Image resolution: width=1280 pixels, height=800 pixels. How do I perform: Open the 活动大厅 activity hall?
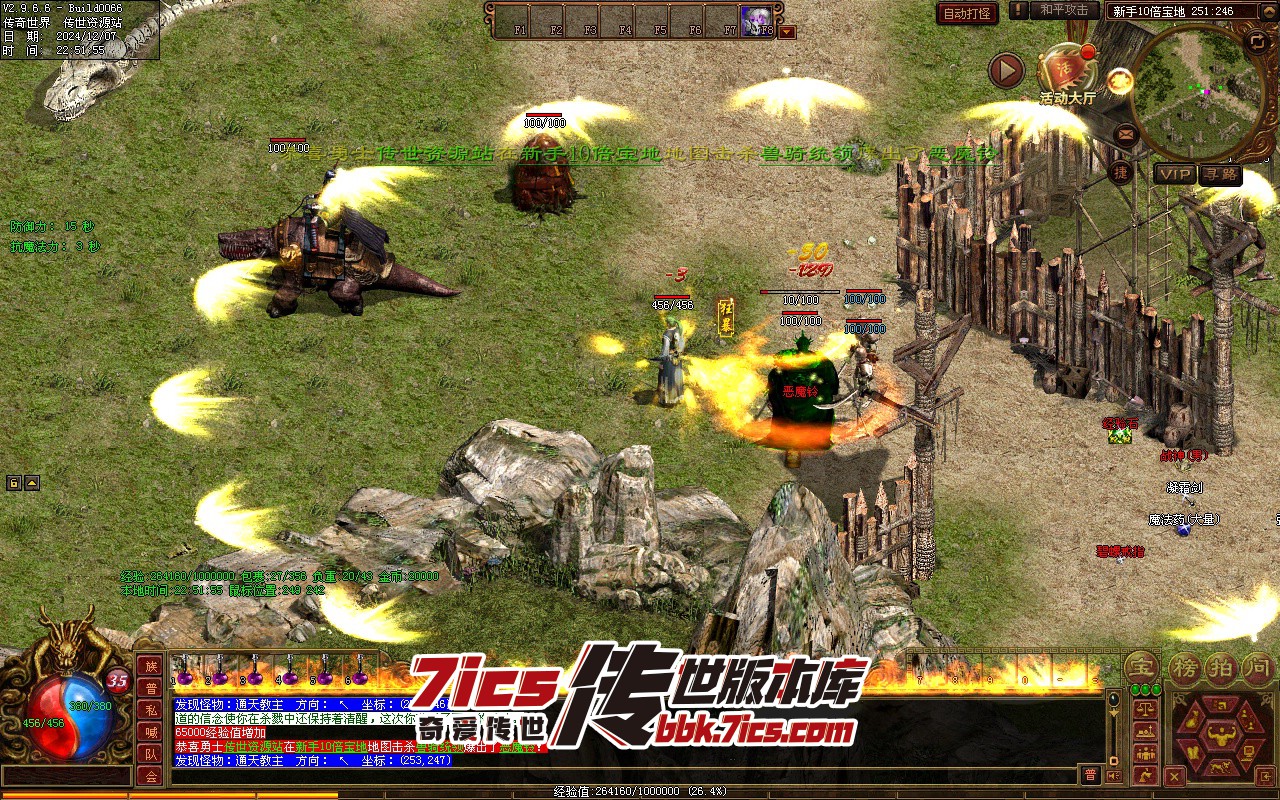(x=1066, y=74)
